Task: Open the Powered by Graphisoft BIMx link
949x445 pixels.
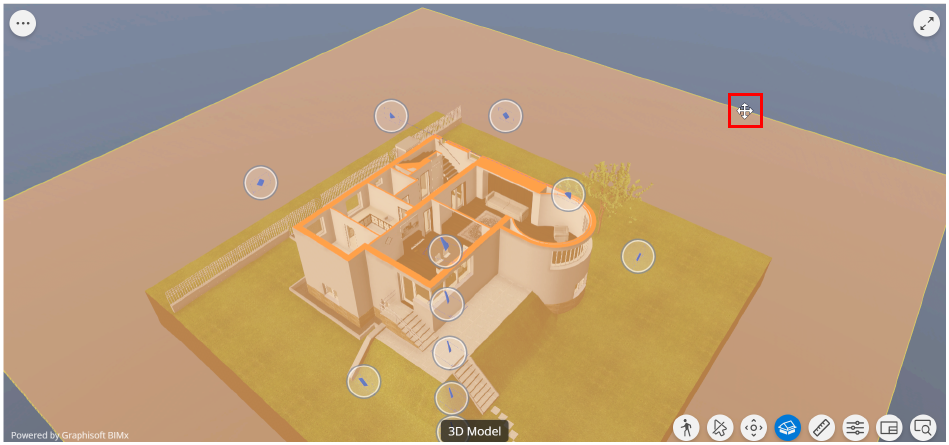Action: (70, 436)
